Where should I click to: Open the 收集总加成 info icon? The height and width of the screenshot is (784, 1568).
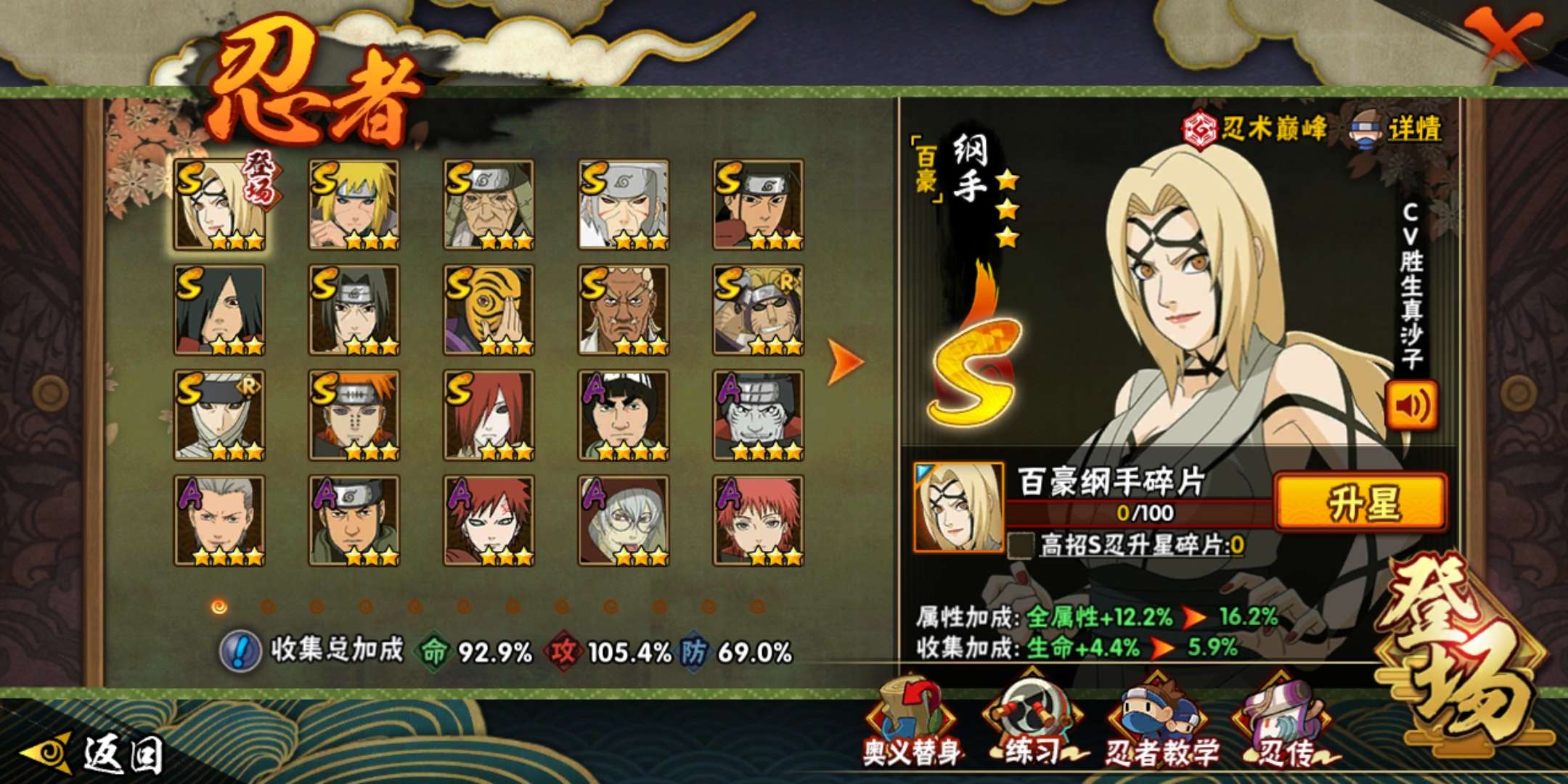pos(240,650)
